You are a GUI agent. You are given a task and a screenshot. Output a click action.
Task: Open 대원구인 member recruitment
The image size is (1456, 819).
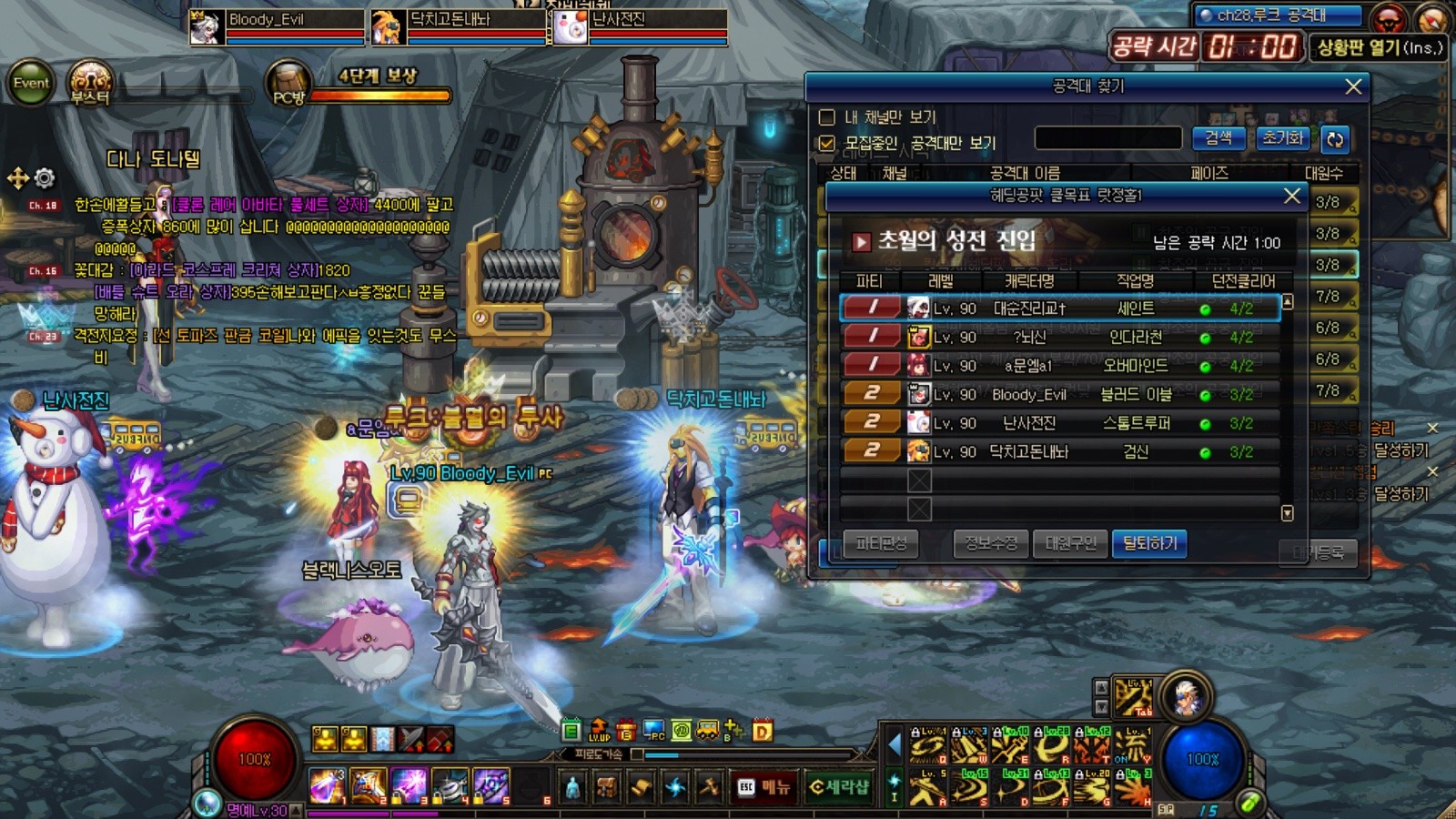coord(1070,544)
